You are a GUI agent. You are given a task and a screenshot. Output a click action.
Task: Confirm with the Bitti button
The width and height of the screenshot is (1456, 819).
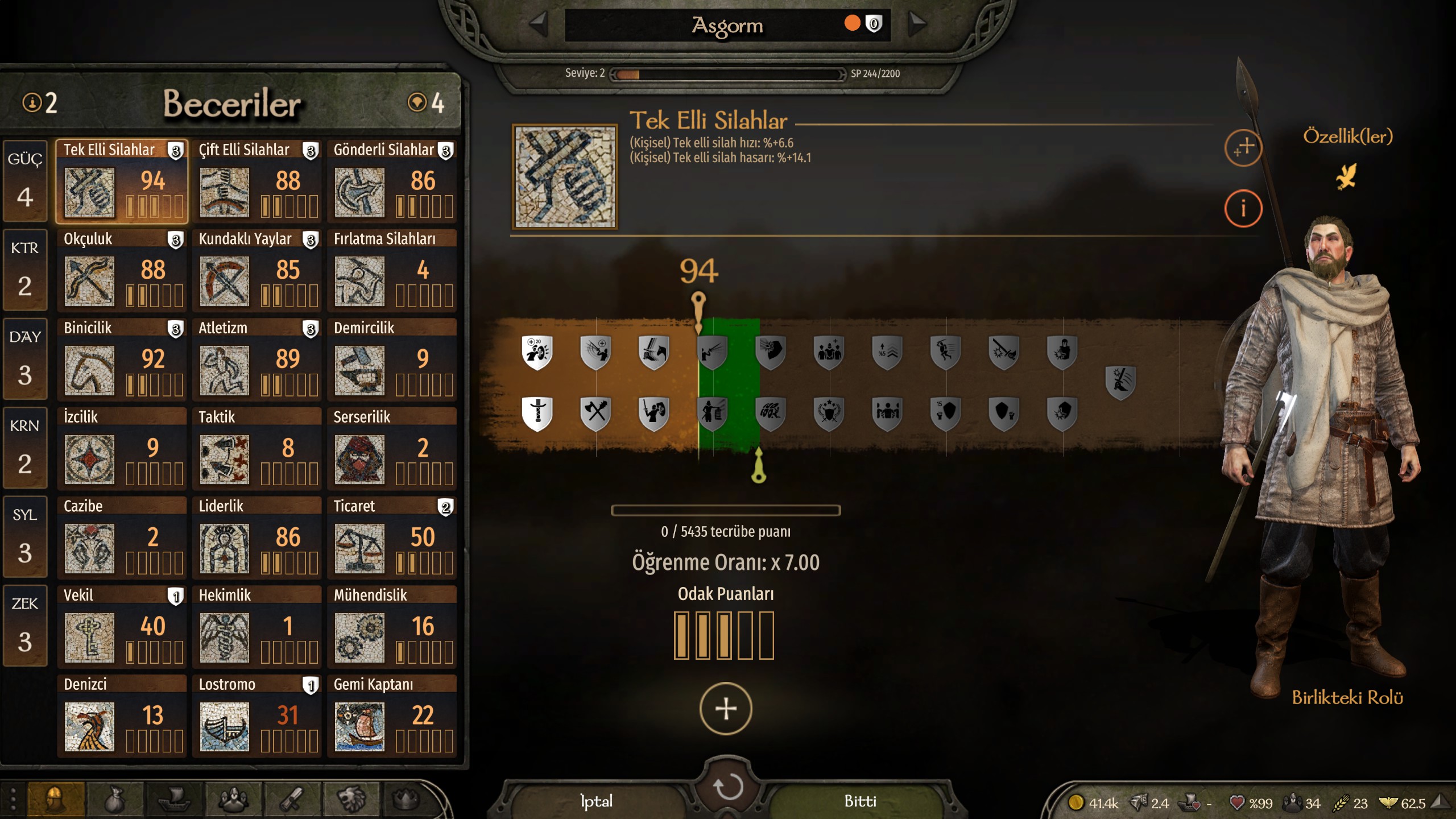[x=860, y=801]
